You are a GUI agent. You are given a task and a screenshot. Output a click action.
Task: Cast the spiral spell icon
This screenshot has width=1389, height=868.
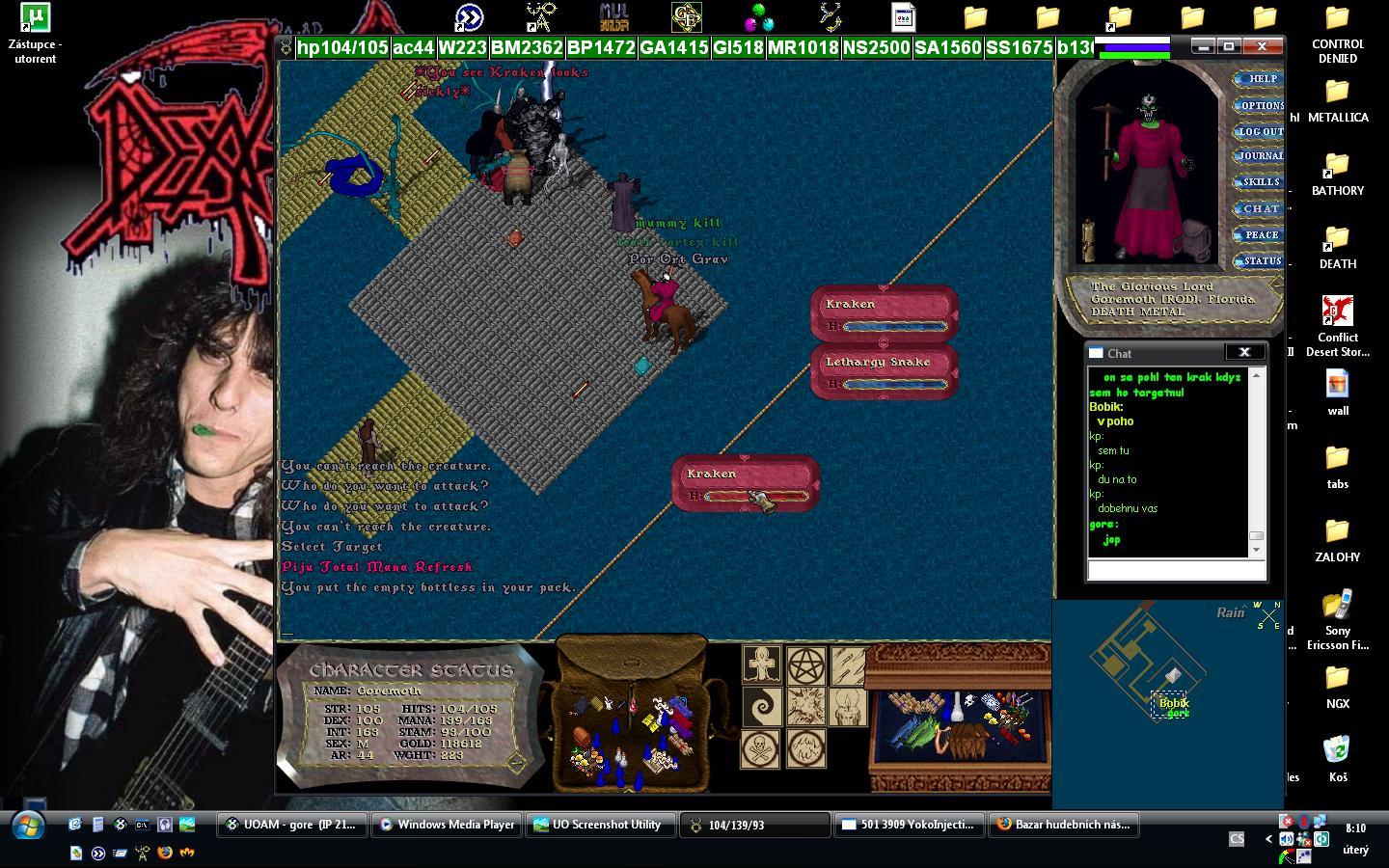coord(761,707)
